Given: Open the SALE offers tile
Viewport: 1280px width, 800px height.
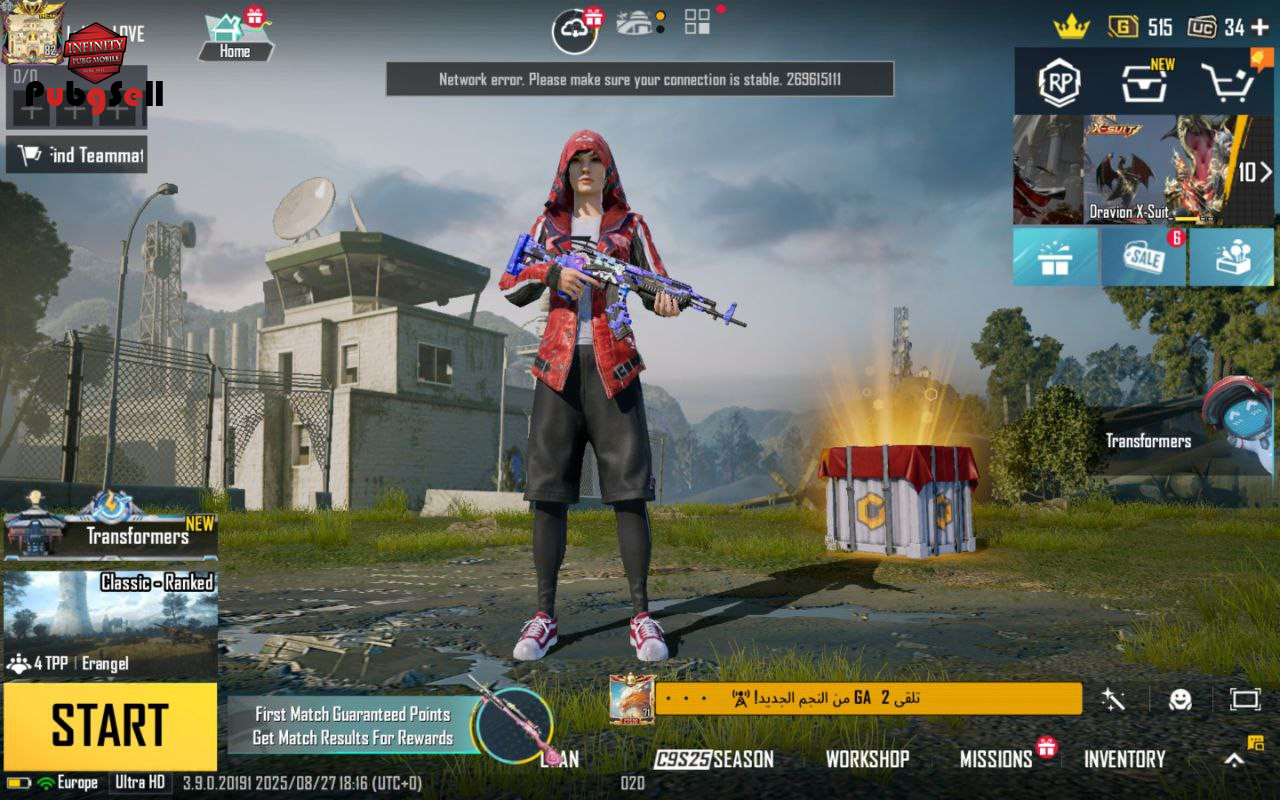Looking at the screenshot, I should click(x=1144, y=258).
